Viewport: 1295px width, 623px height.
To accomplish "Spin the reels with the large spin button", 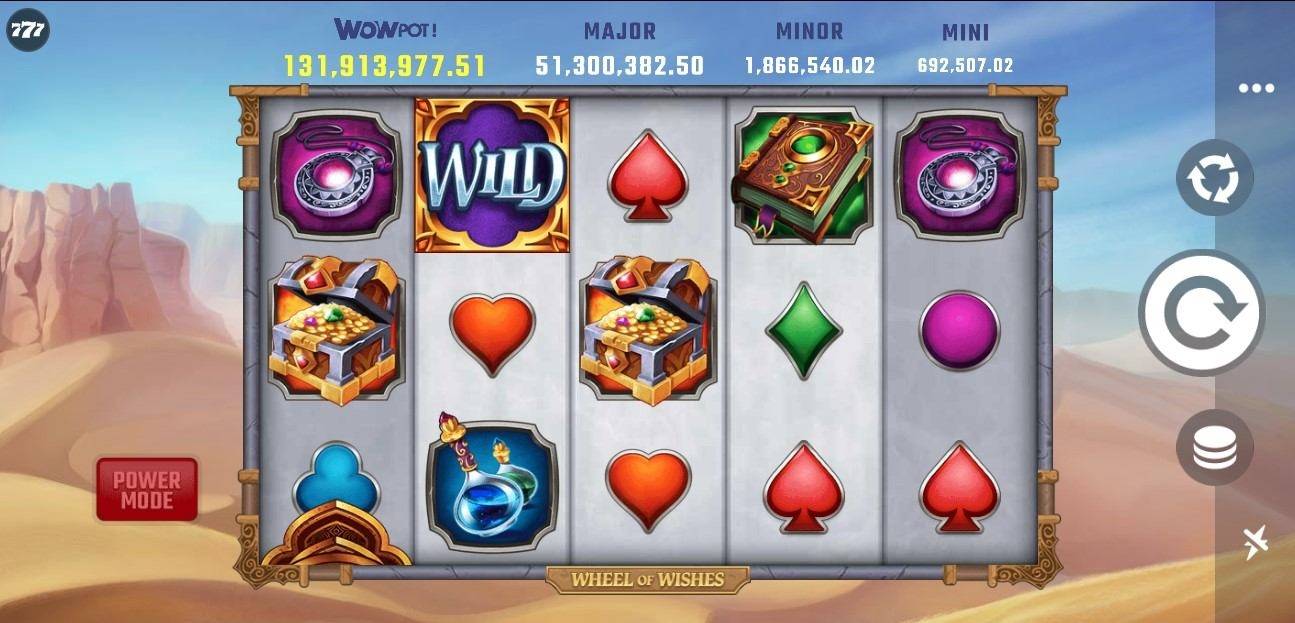I will [1201, 313].
